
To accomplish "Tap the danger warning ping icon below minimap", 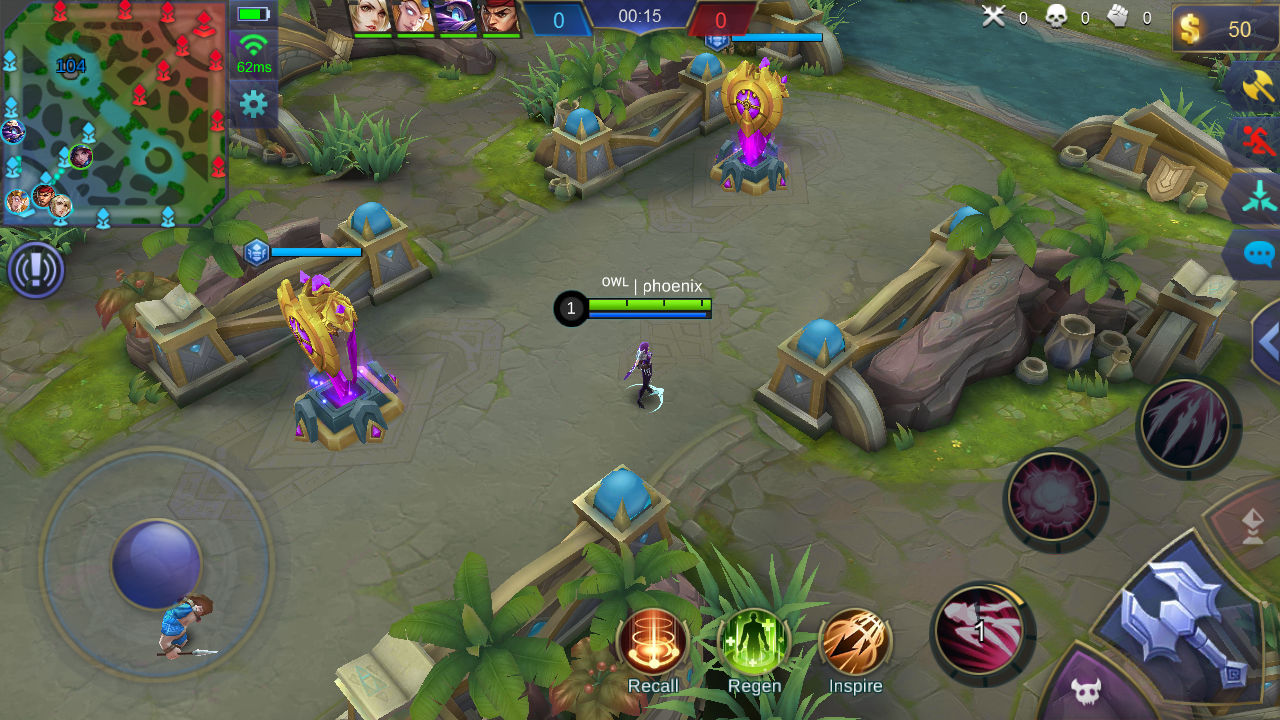I will point(37,270).
